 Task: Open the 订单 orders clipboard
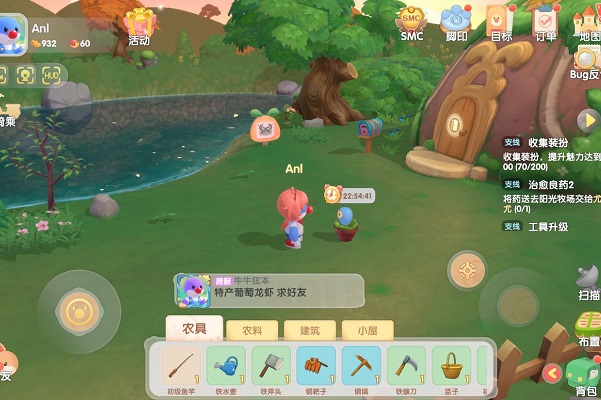(546, 22)
